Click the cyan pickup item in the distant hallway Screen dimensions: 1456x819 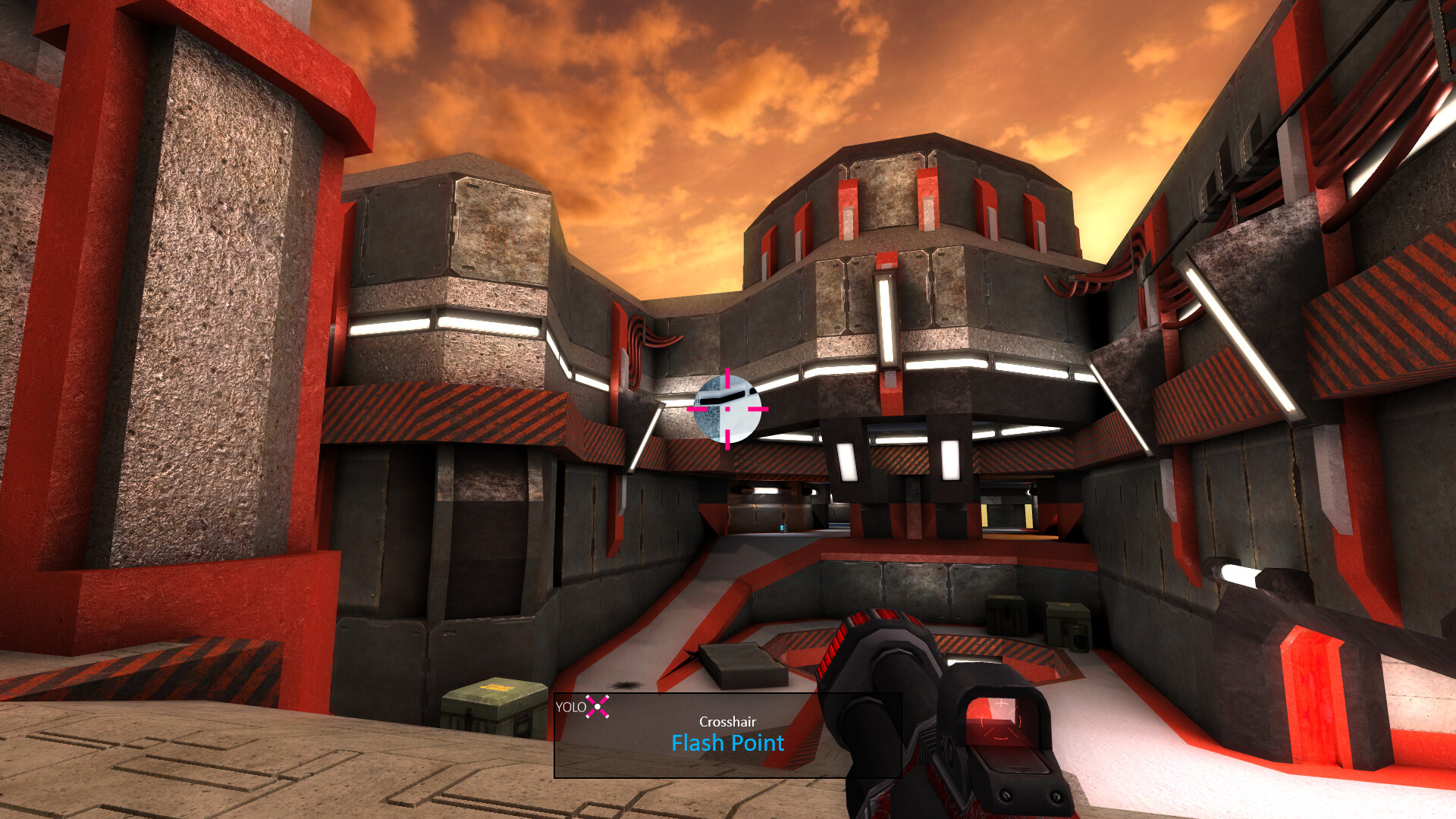point(782,527)
